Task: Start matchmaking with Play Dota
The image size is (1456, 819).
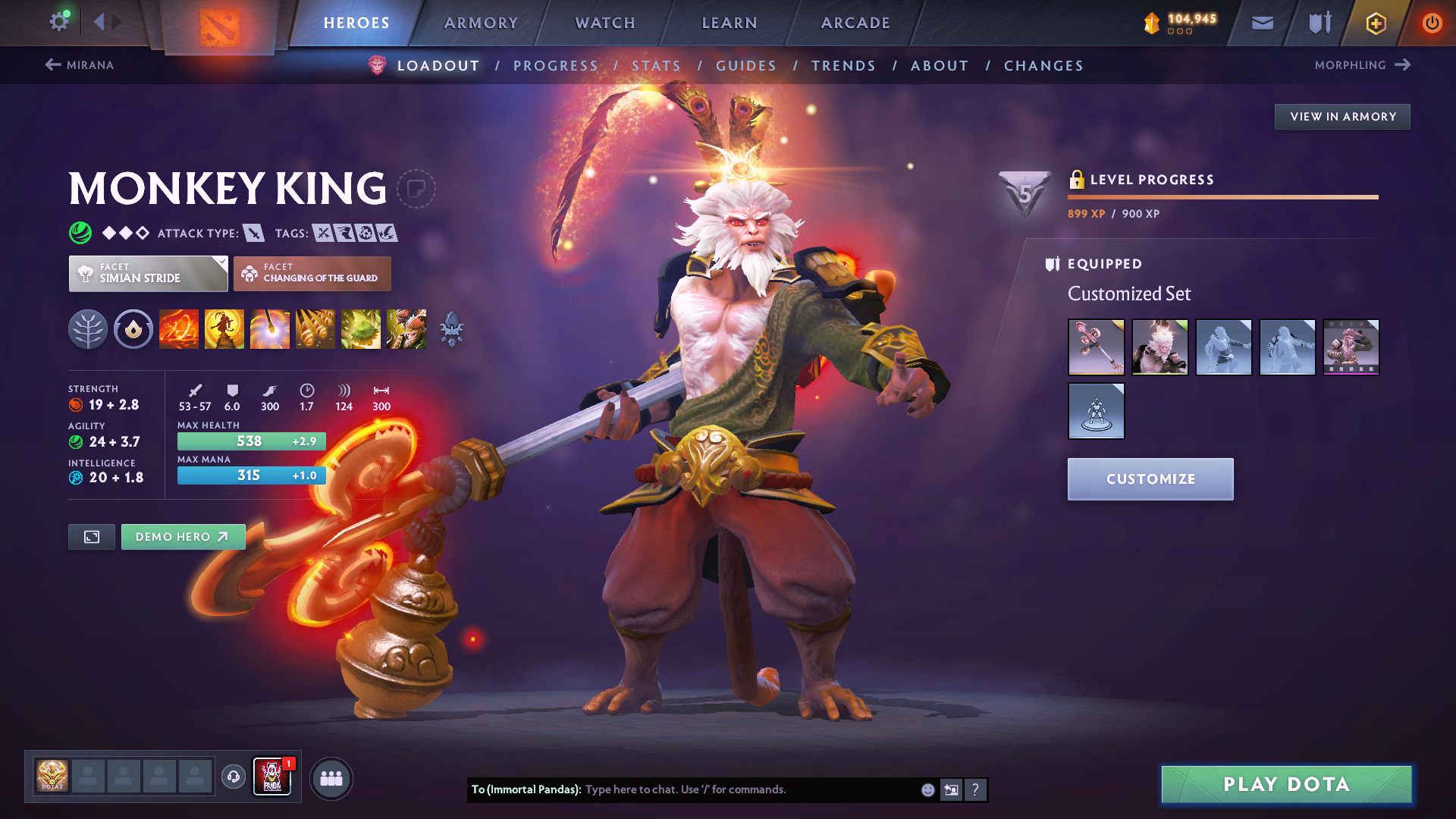Action: pos(1286,784)
